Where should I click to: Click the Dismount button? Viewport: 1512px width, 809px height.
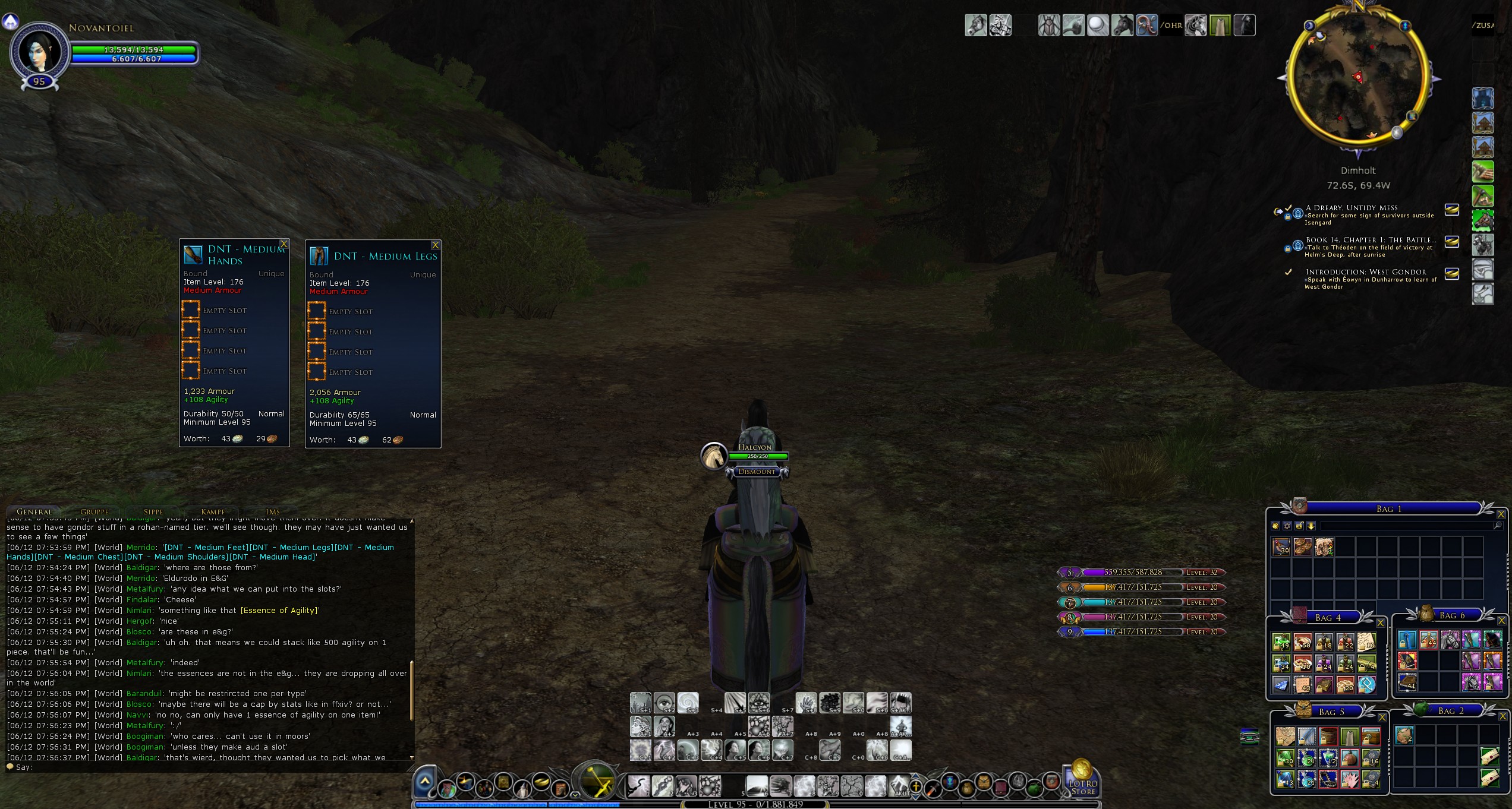click(x=757, y=472)
